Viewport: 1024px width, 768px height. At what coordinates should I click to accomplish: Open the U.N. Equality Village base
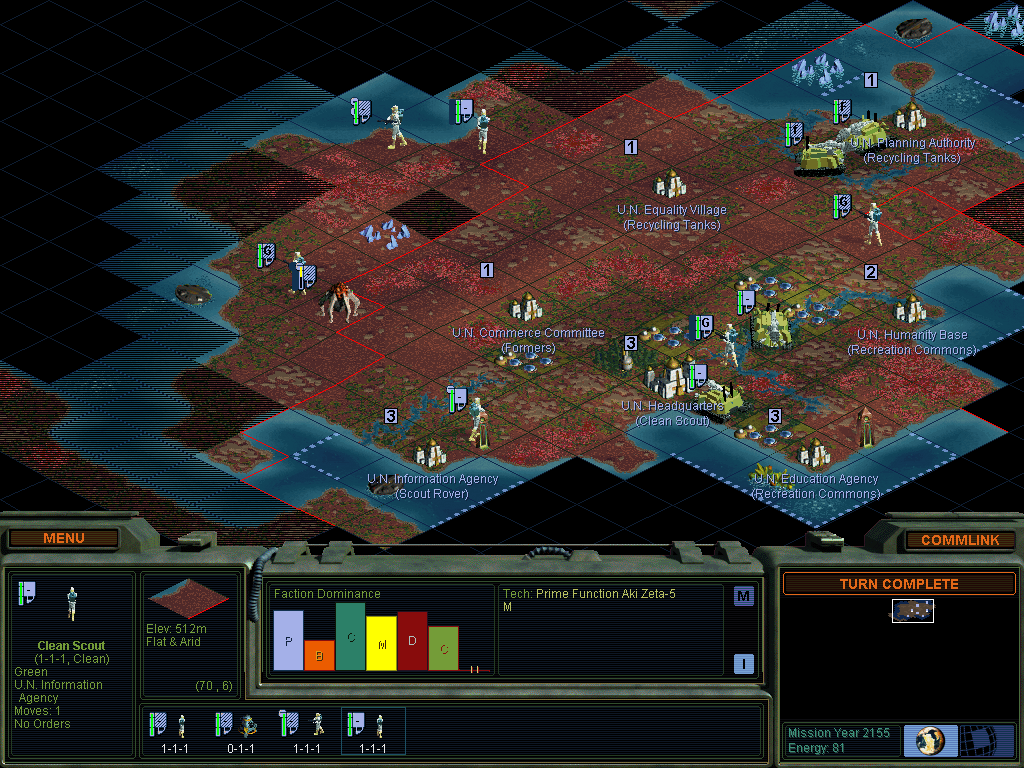click(x=670, y=185)
